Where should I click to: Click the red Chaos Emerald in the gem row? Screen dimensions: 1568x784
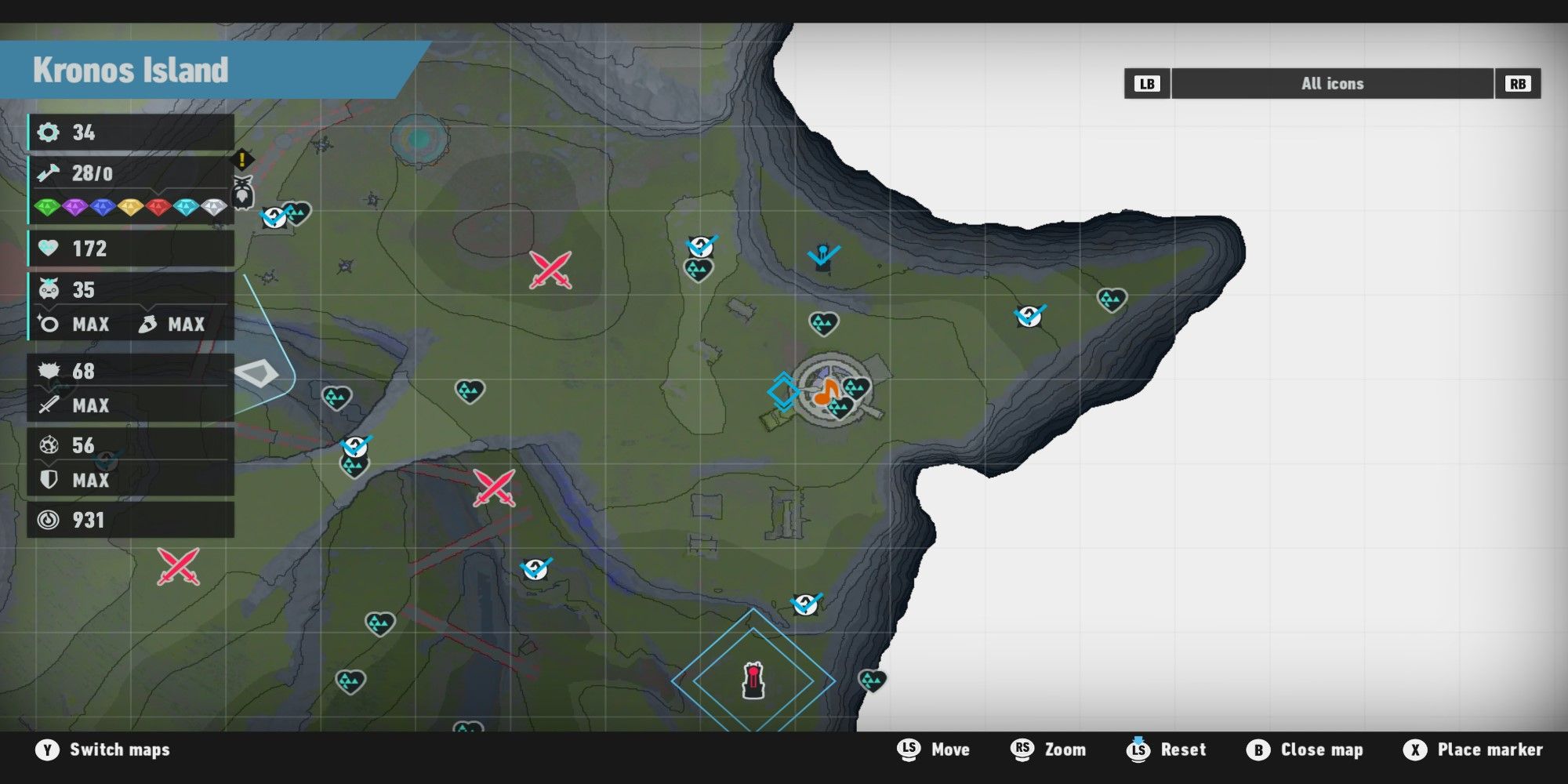point(158,206)
